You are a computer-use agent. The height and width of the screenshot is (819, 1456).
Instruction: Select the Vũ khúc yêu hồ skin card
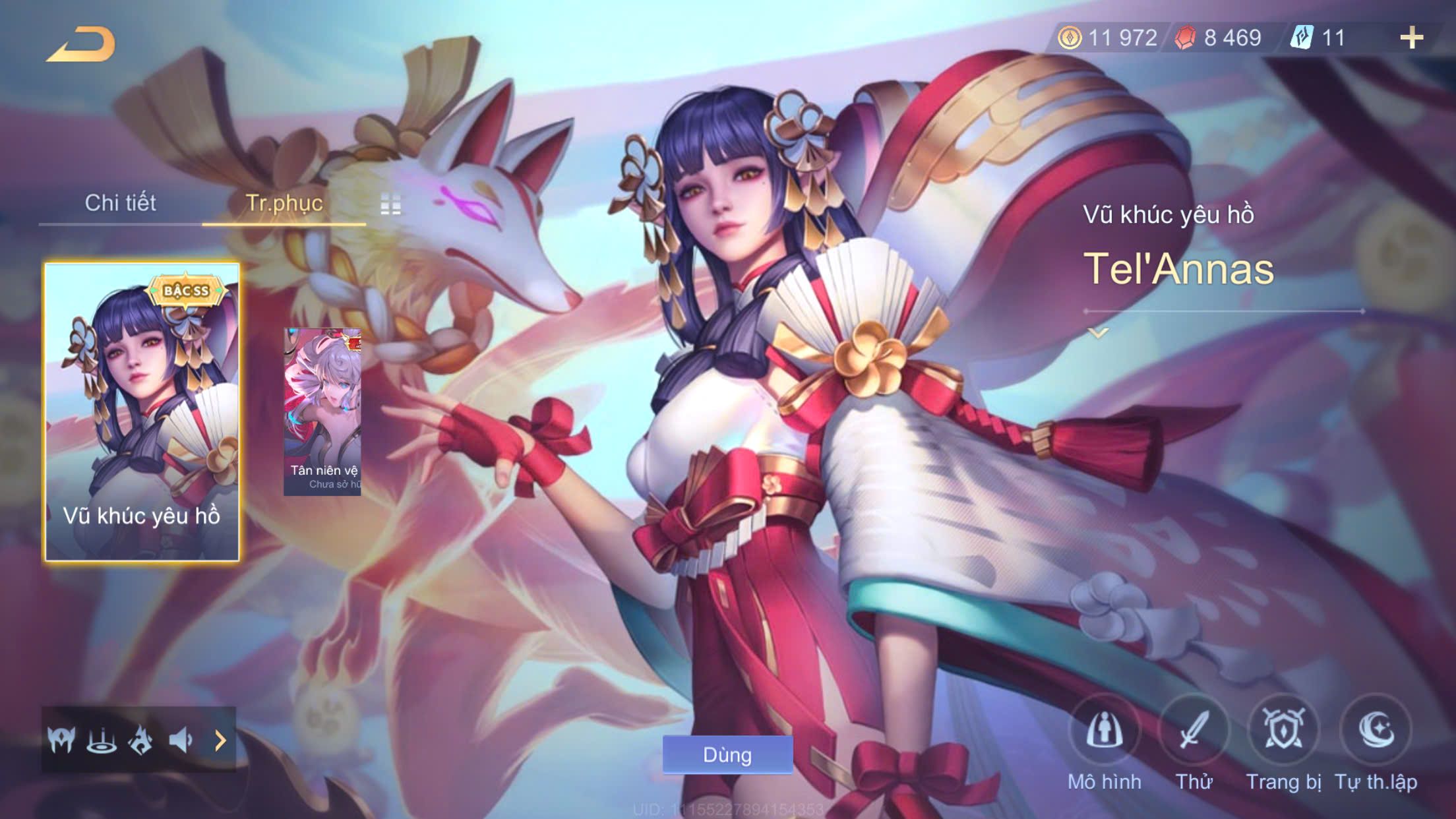tap(142, 412)
